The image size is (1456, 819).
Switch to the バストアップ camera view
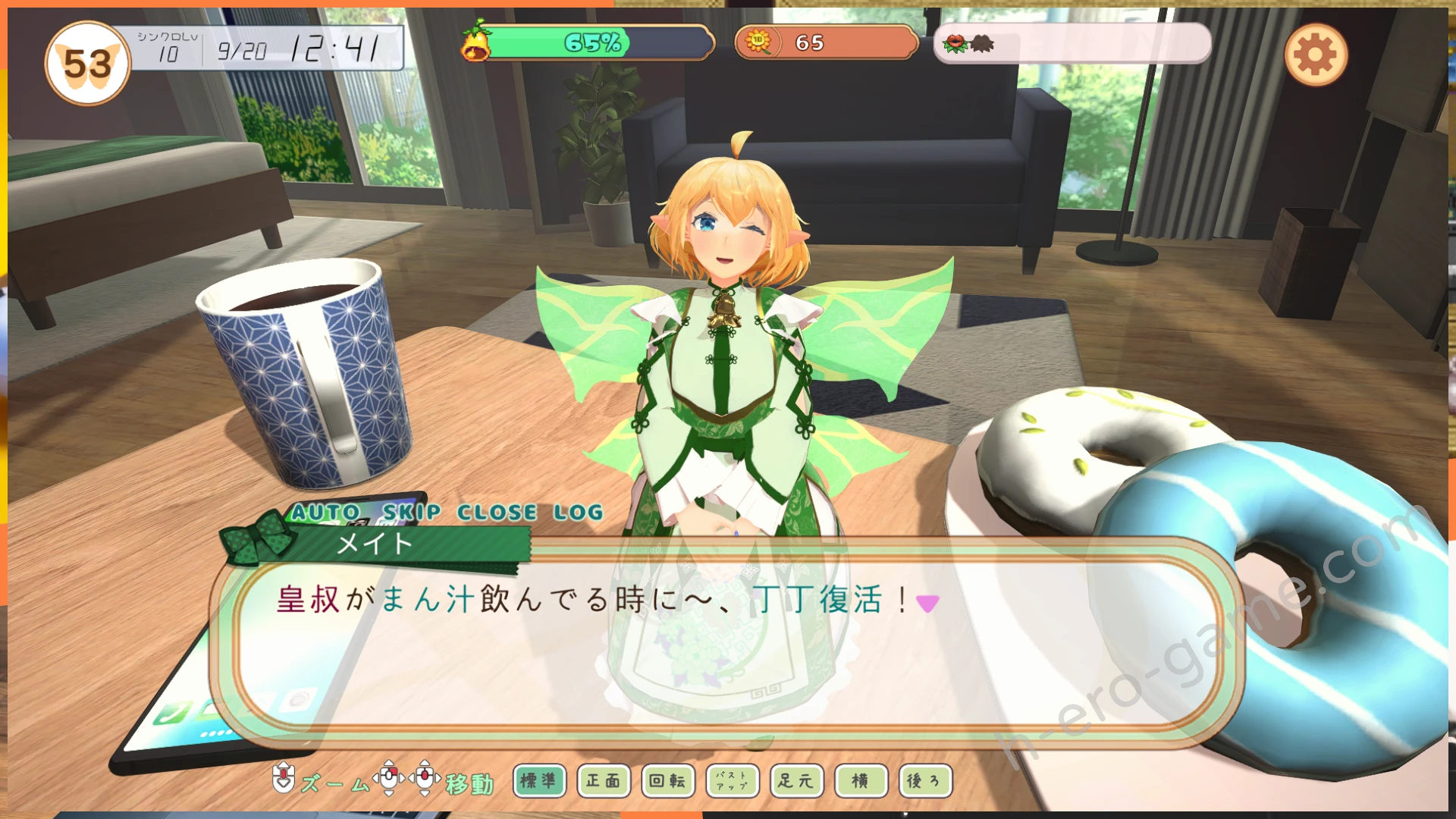coord(732,780)
